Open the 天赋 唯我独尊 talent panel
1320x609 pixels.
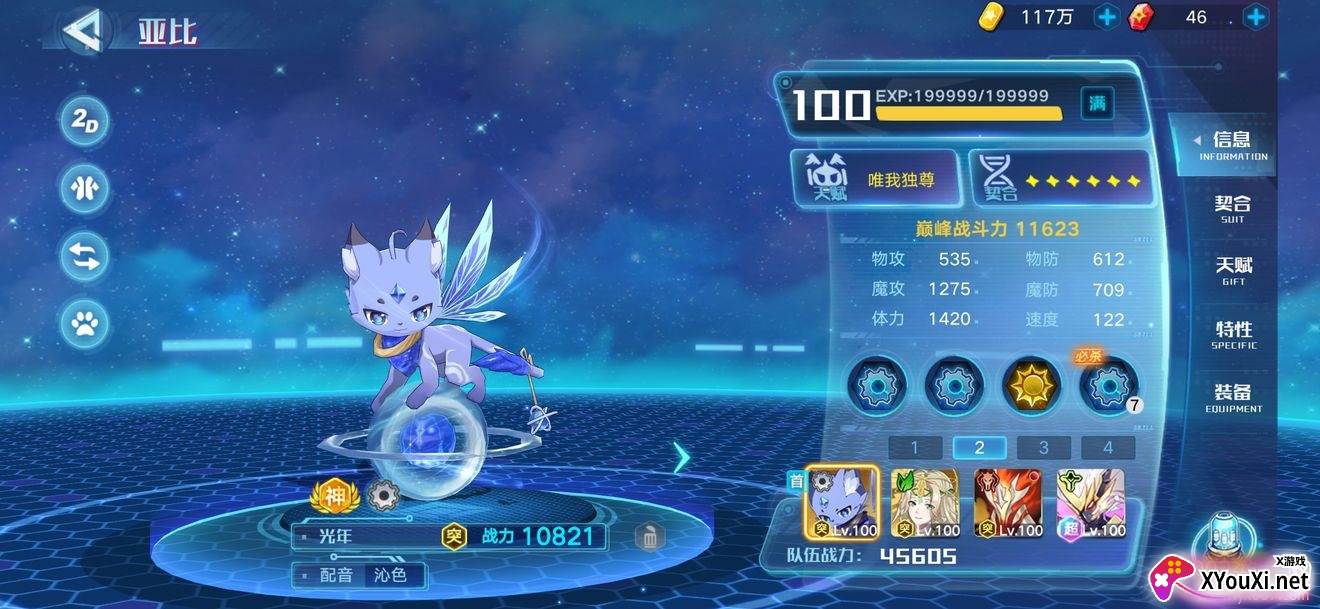[876, 179]
